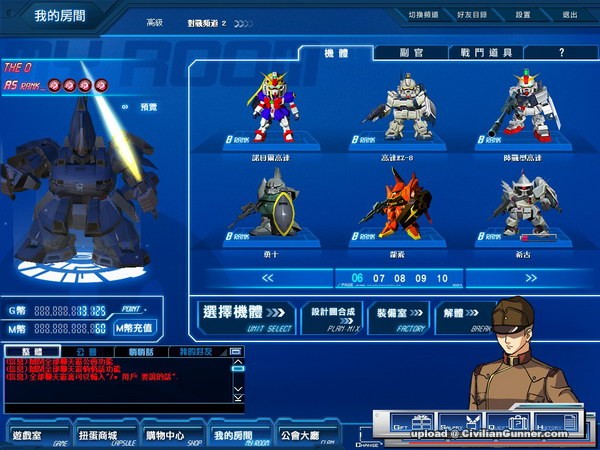This screenshot has width=600, height=450.
Task: Open the question mark help tab
Action: click(561, 52)
